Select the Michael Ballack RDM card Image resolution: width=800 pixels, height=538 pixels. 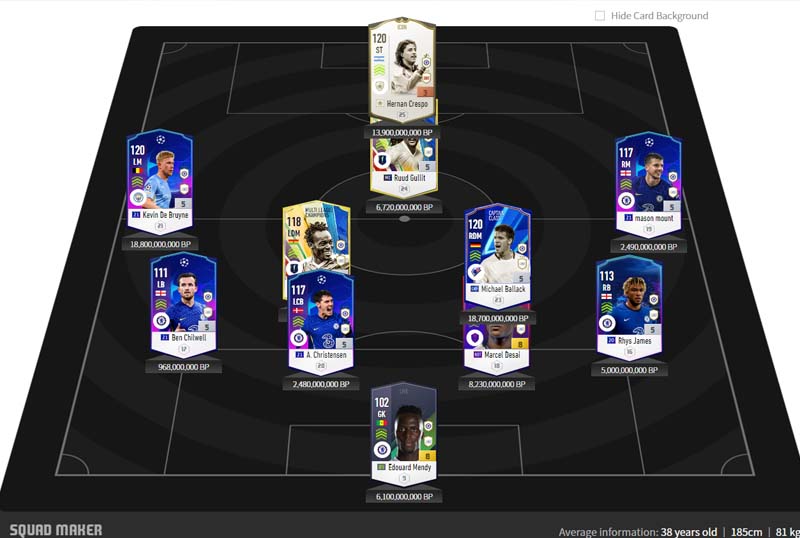497,255
